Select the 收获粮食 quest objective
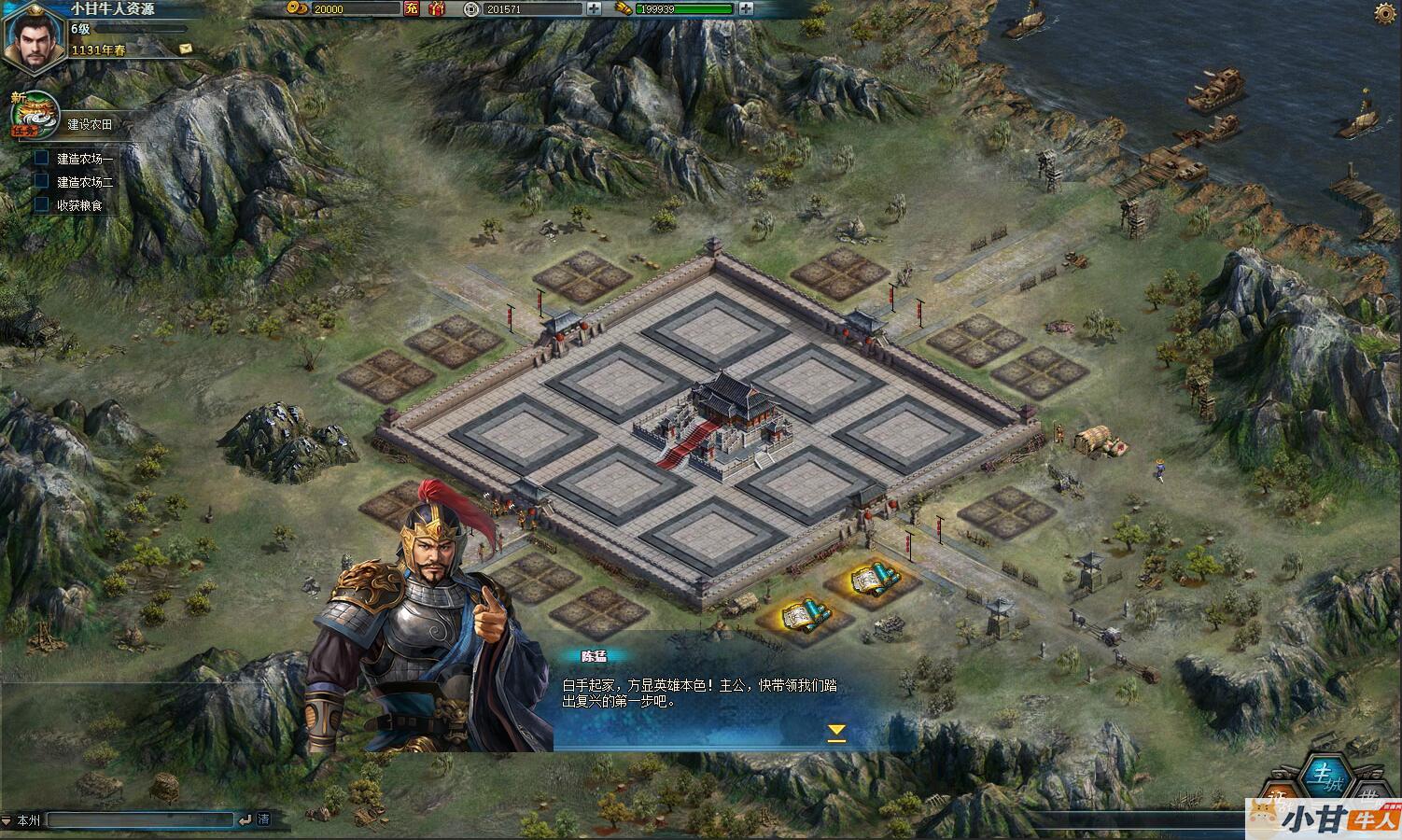Screen dimensions: 1402x840 point(79,204)
